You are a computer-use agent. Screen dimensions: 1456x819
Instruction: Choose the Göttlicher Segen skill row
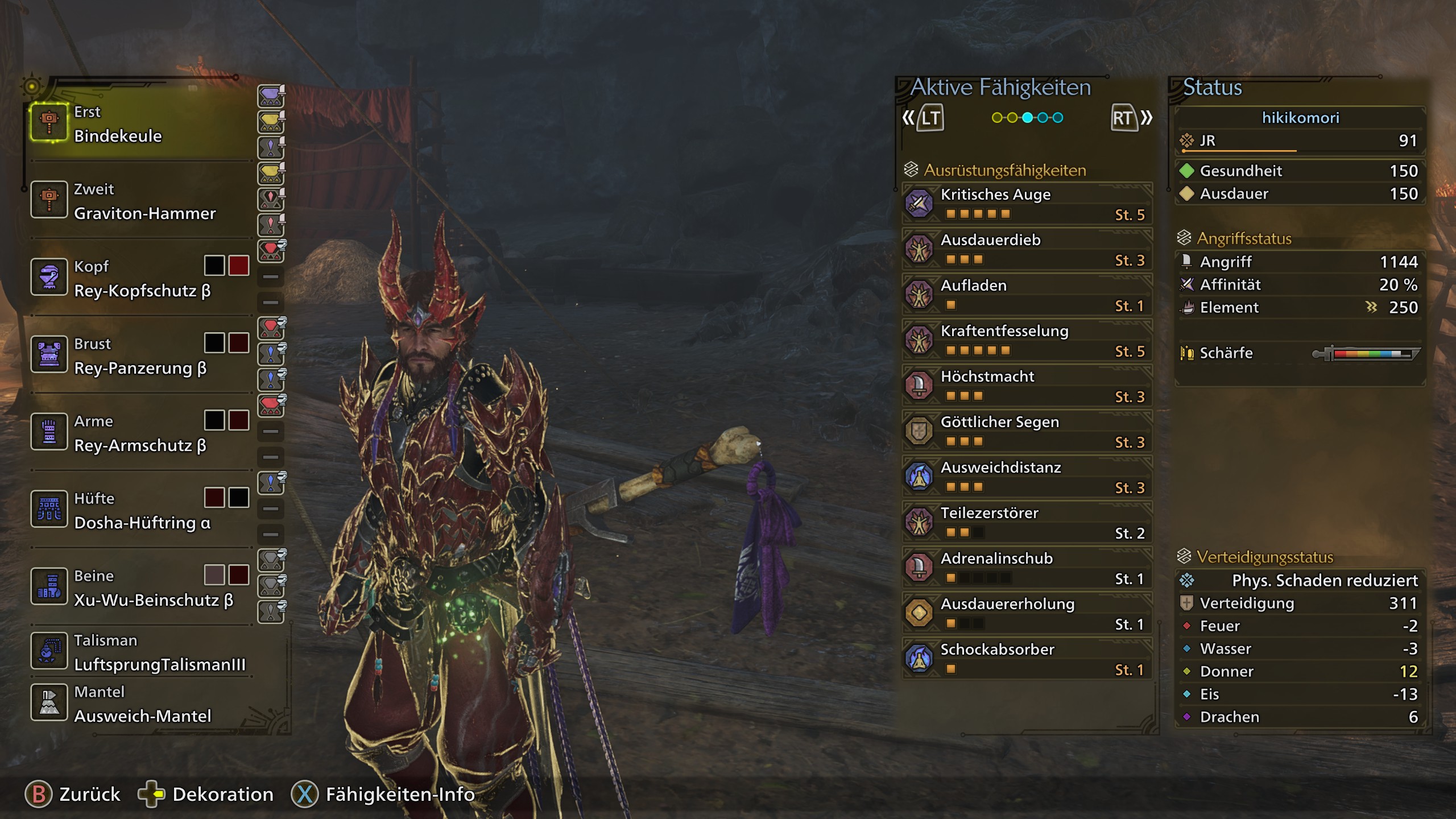pos(1027,431)
